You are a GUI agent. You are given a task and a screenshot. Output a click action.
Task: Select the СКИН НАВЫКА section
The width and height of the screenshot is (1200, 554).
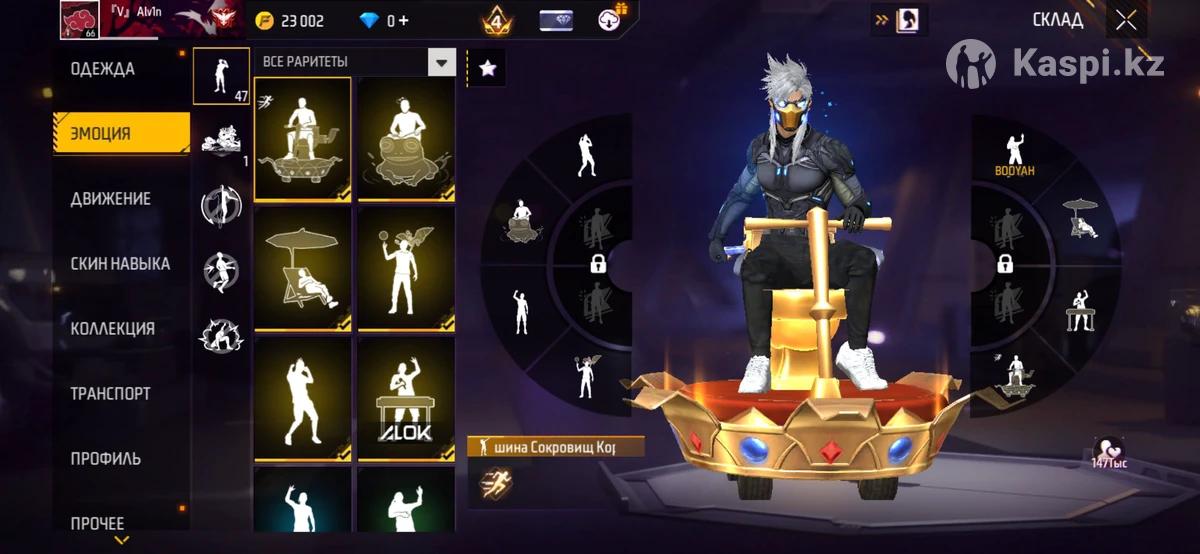coord(120,264)
